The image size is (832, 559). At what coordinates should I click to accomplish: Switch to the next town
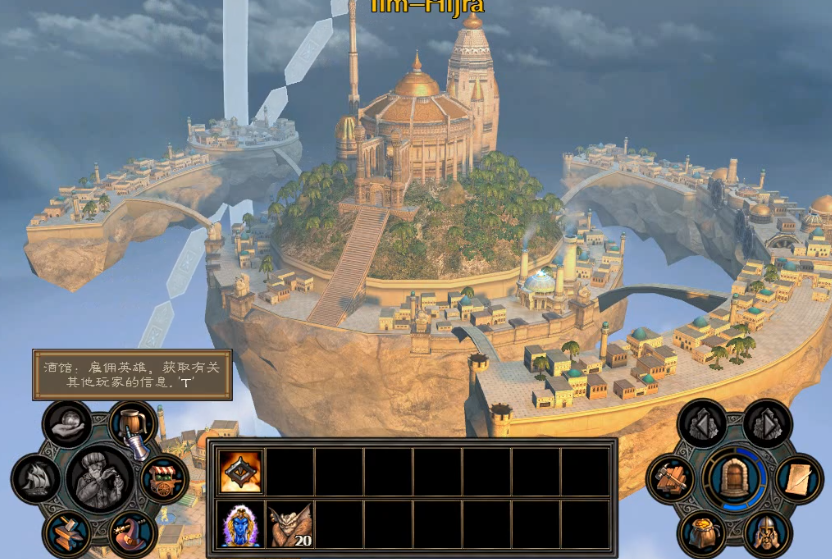coord(767,423)
